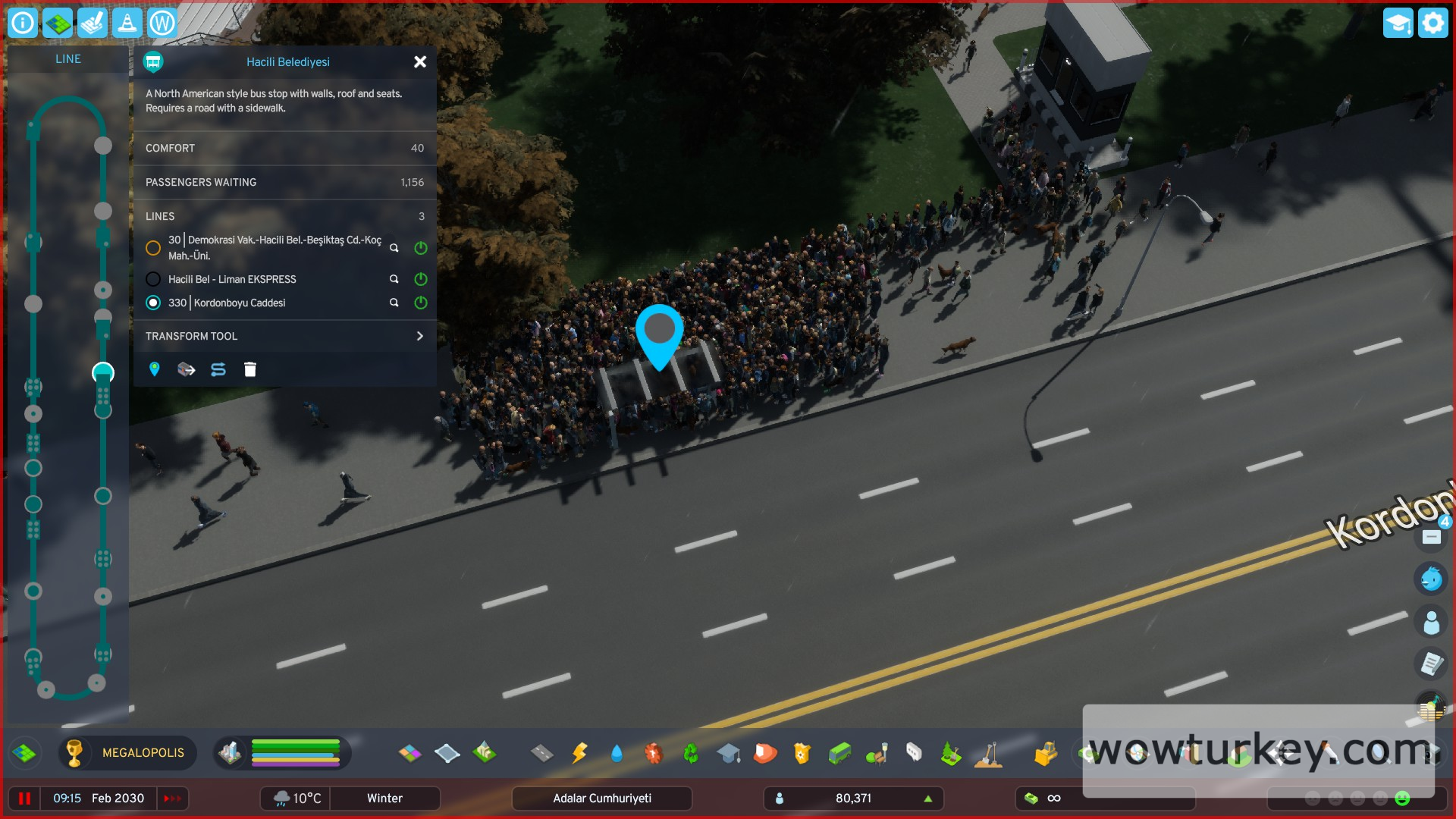Expand the Transform Tool section
The image size is (1456, 819).
(x=419, y=336)
